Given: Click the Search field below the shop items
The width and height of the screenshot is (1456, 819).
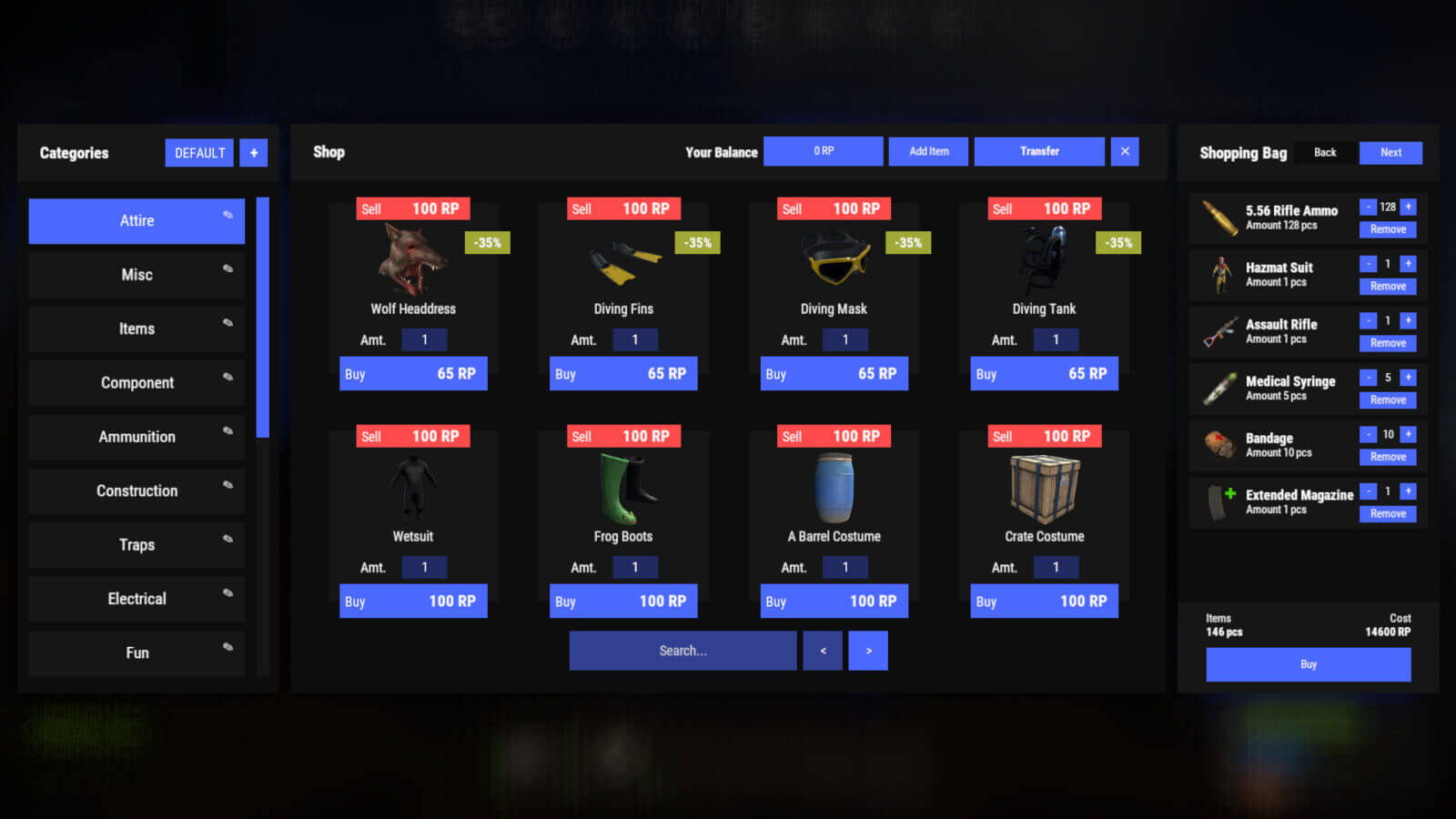Looking at the screenshot, I should pyautogui.click(x=682, y=650).
